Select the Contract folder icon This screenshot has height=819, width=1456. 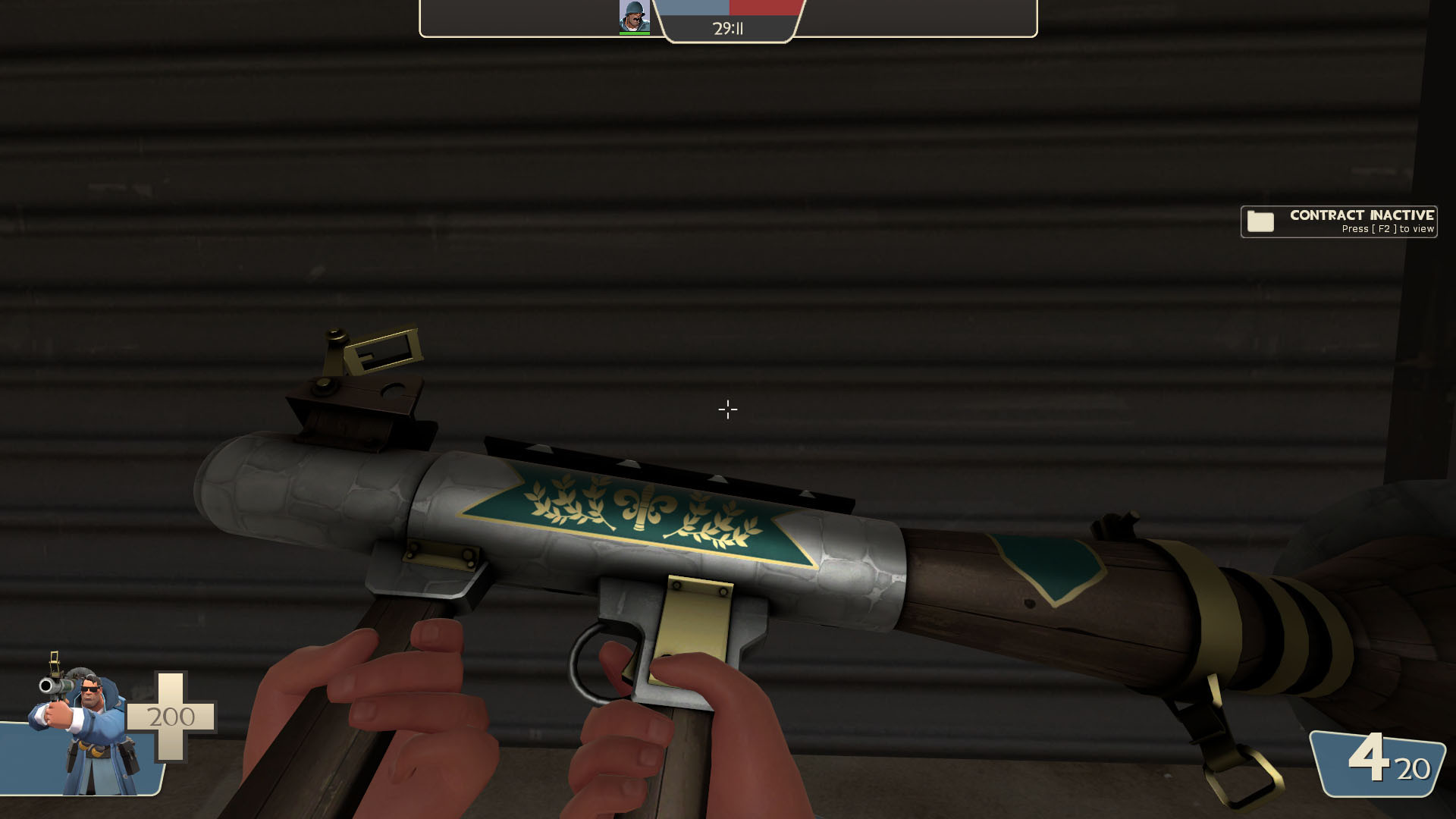(x=1259, y=221)
